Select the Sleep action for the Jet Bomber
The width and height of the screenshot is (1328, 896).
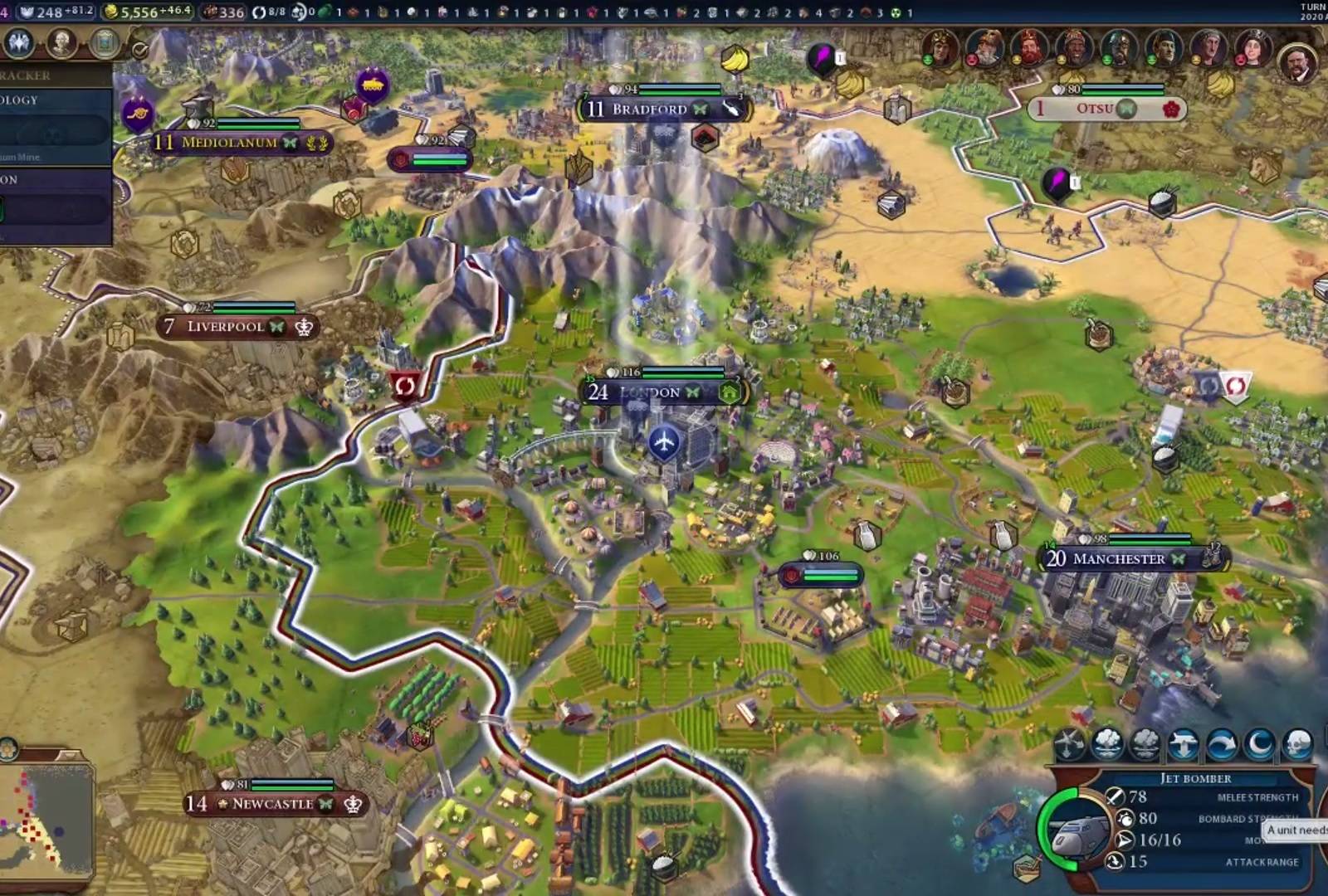pos(1259,743)
